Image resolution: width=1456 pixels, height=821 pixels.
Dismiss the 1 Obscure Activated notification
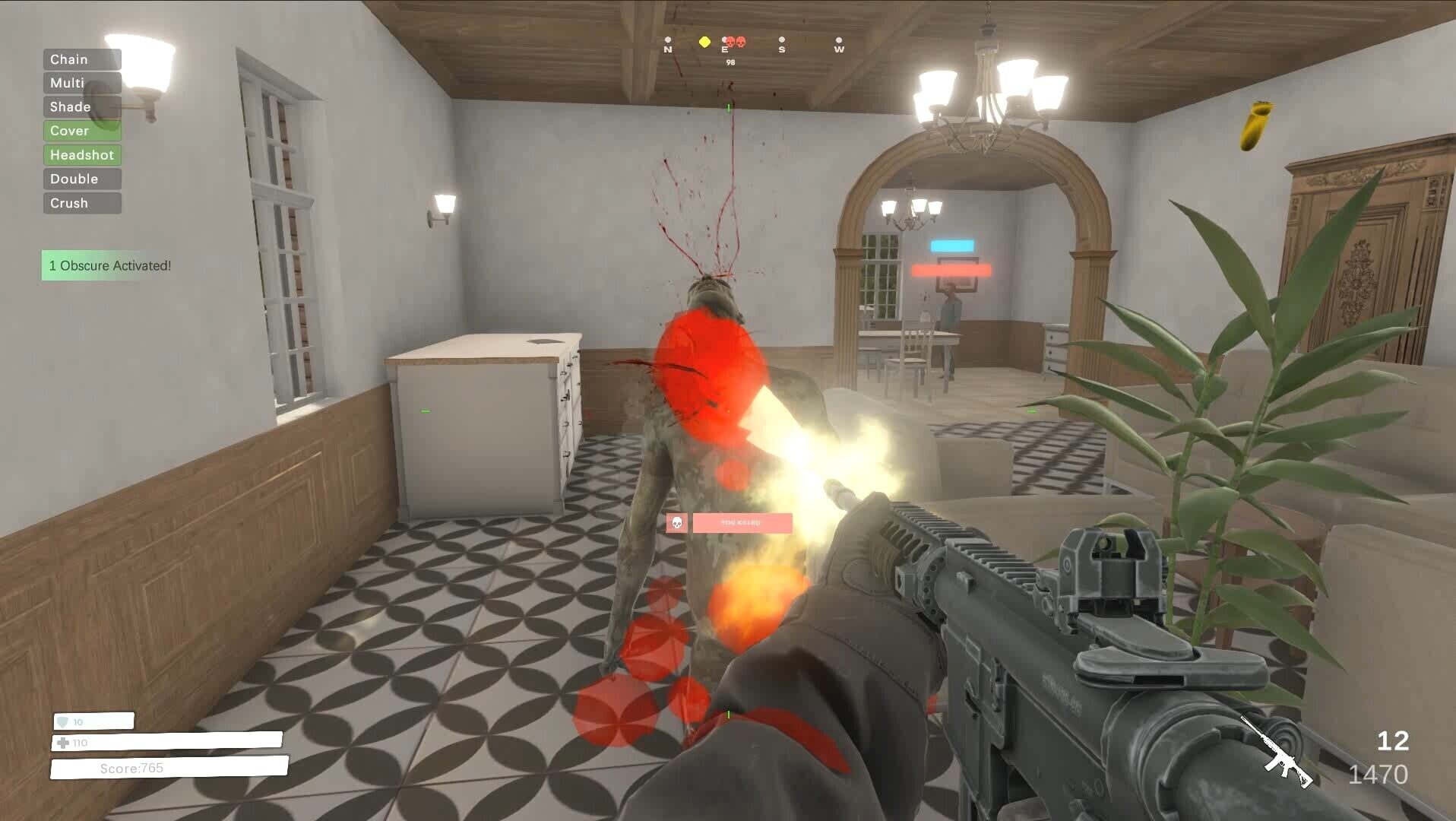(x=110, y=266)
